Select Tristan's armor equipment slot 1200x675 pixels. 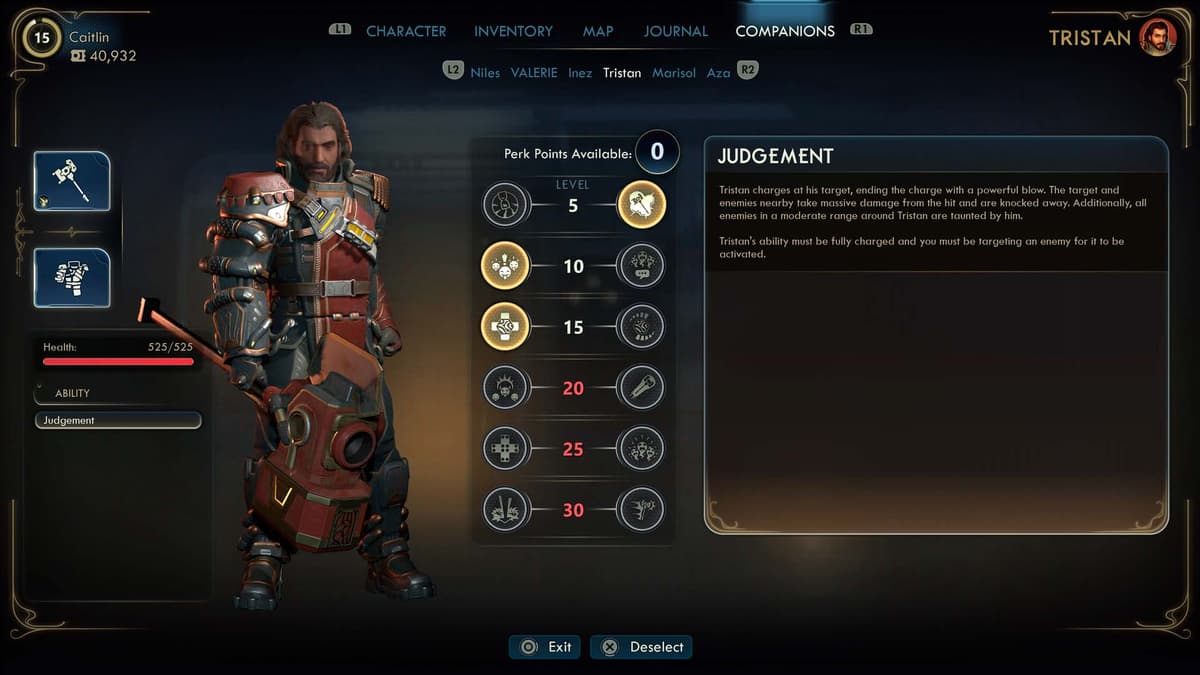pyautogui.click(x=72, y=277)
